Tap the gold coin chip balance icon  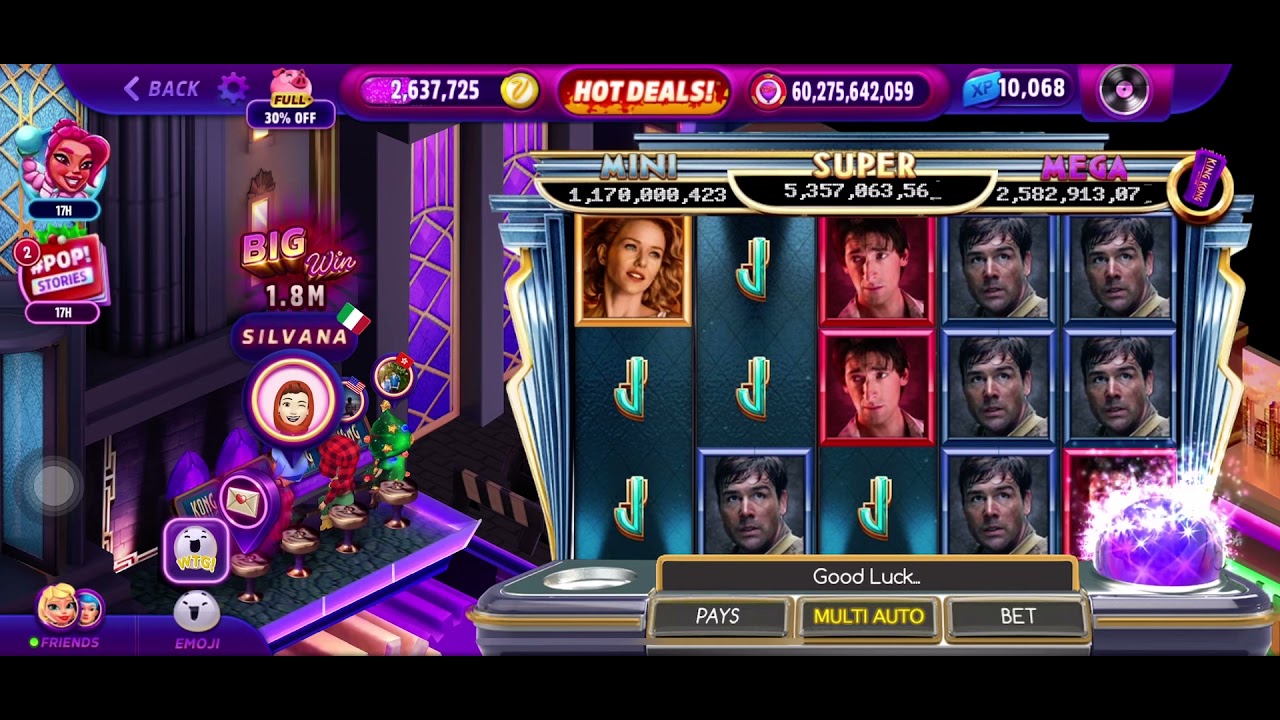[x=519, y=91]
